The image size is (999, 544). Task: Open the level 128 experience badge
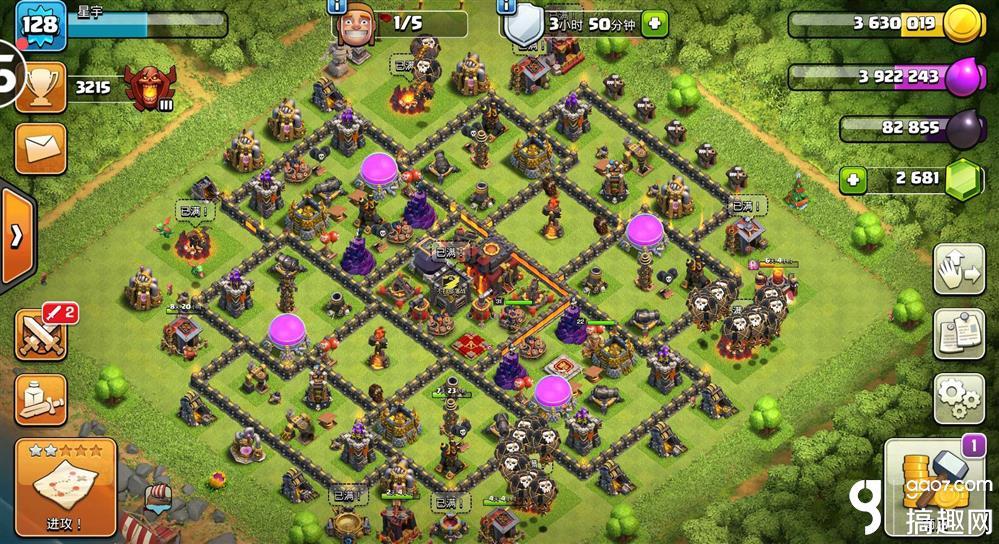tap(40, 25)
